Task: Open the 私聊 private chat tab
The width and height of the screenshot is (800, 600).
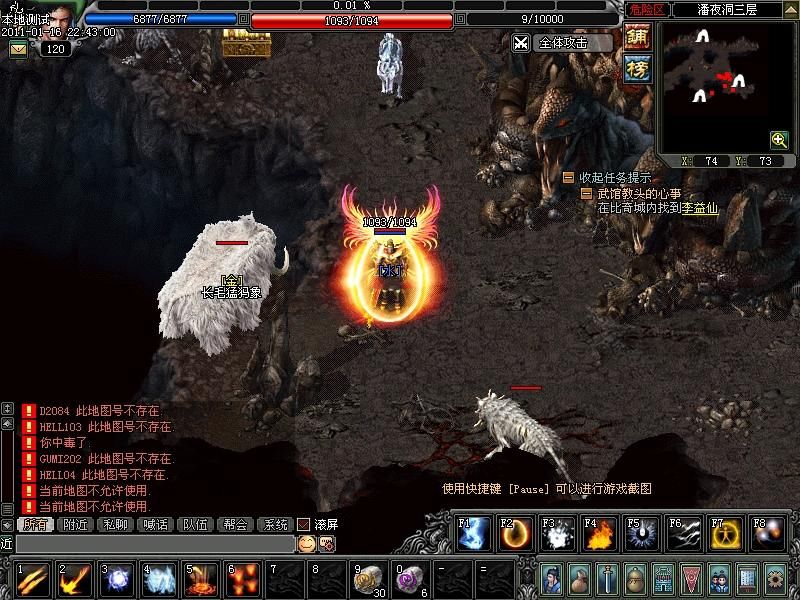Action: [x=116, y=524]
